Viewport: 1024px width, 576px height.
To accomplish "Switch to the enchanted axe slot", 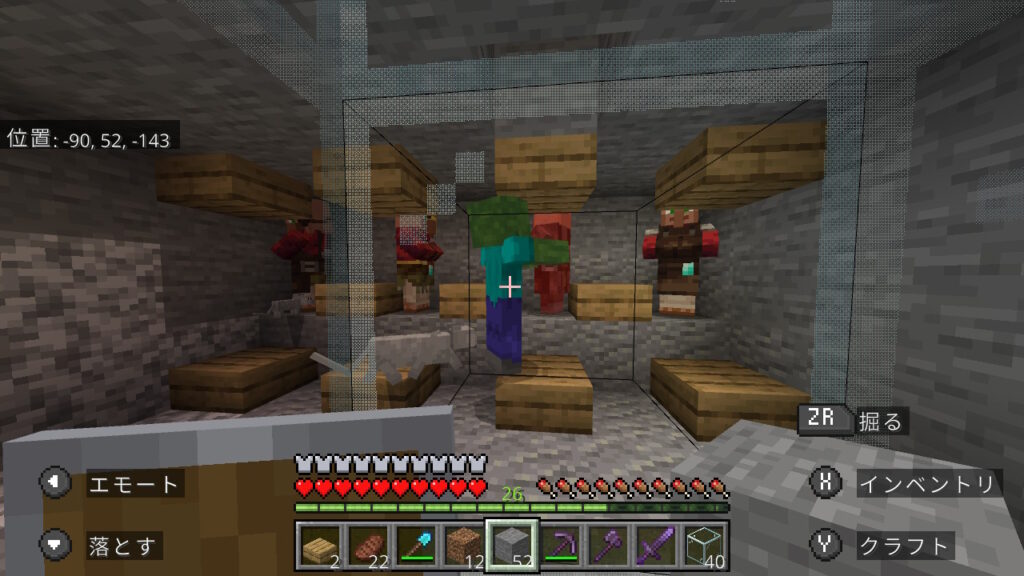I will point(608,545).
